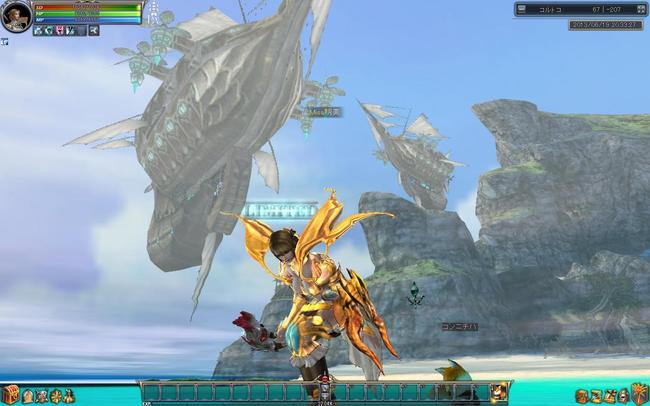650x406 pixels.
Task: Click the skull and crossbones icon
Action: tap(41, 395)
